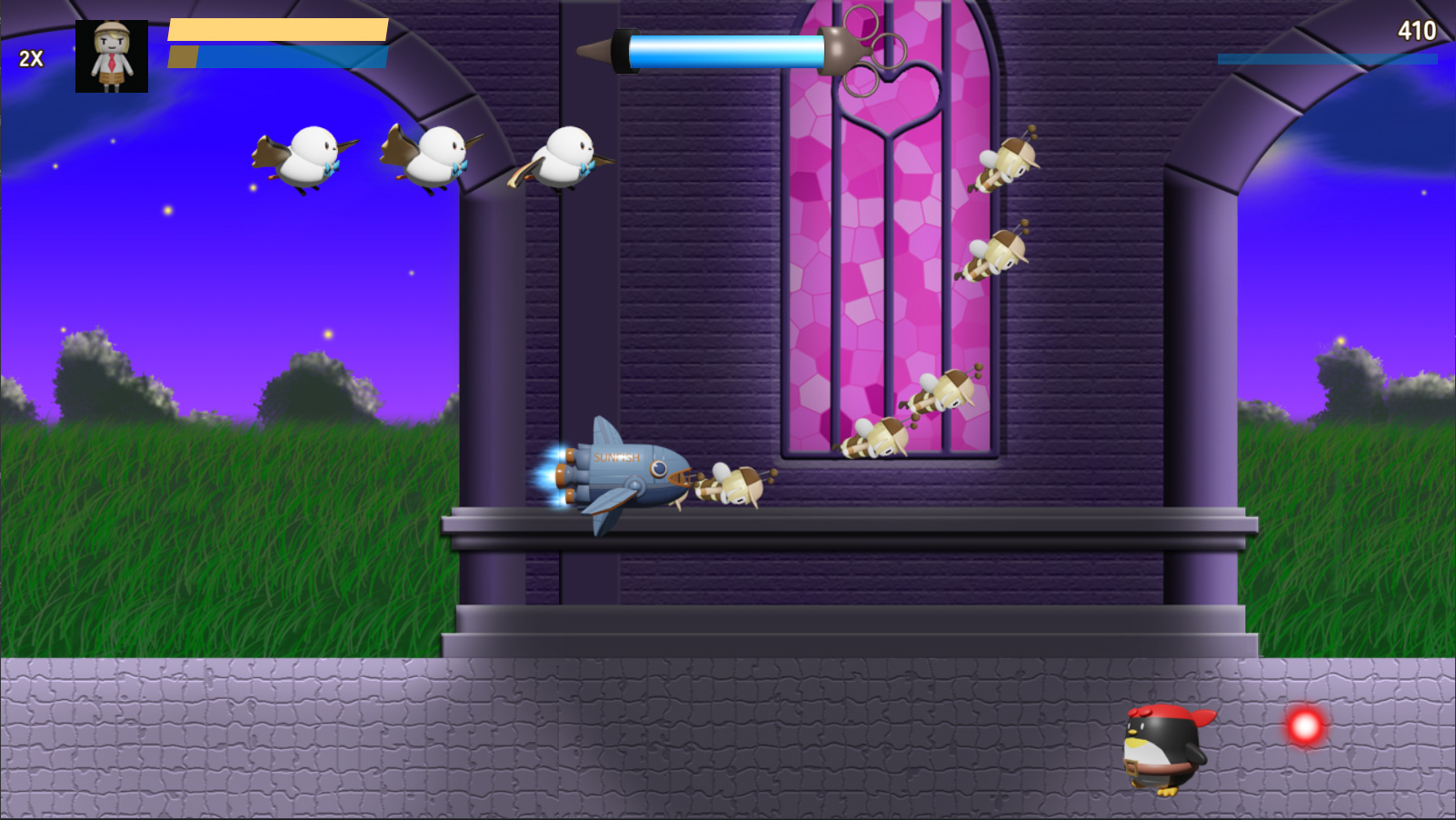Click the yellow experience bar
This screenshot has height=820, width=1456.
277,30
